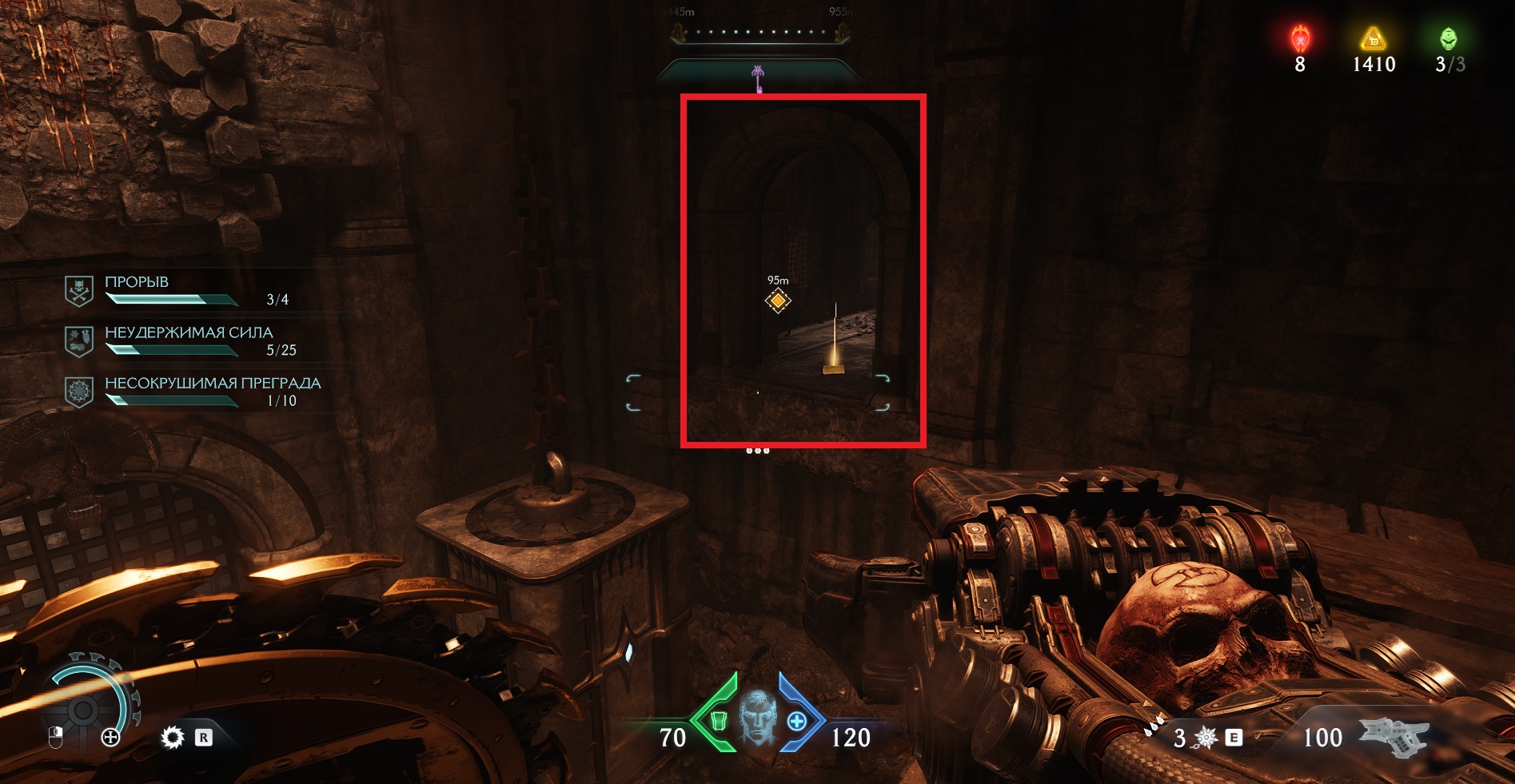Select the orange objective waypoint diamond
This screenshot has width=1515, height=784.
pos(778,301)
